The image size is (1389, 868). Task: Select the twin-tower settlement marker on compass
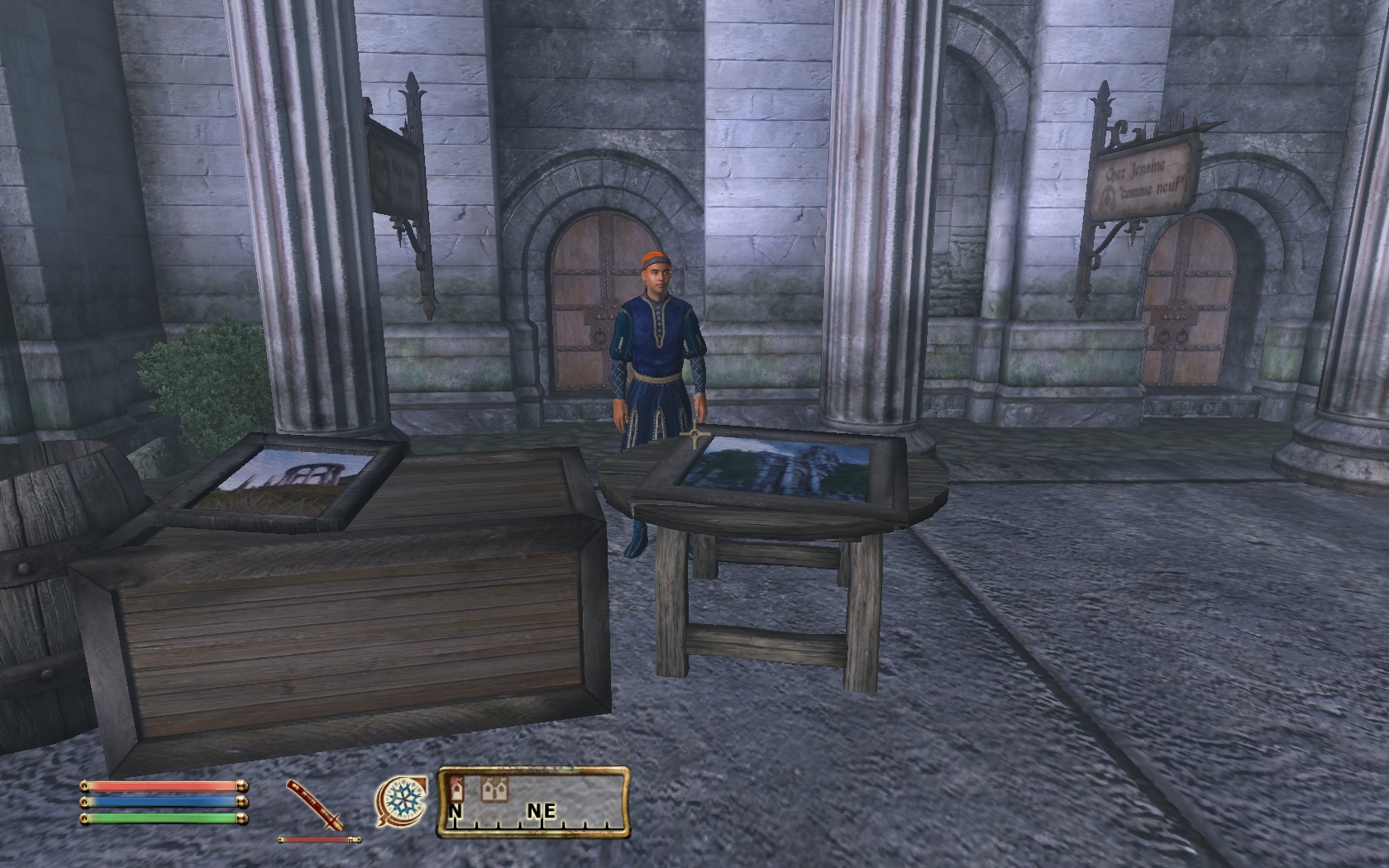click(x=494, y=789)
